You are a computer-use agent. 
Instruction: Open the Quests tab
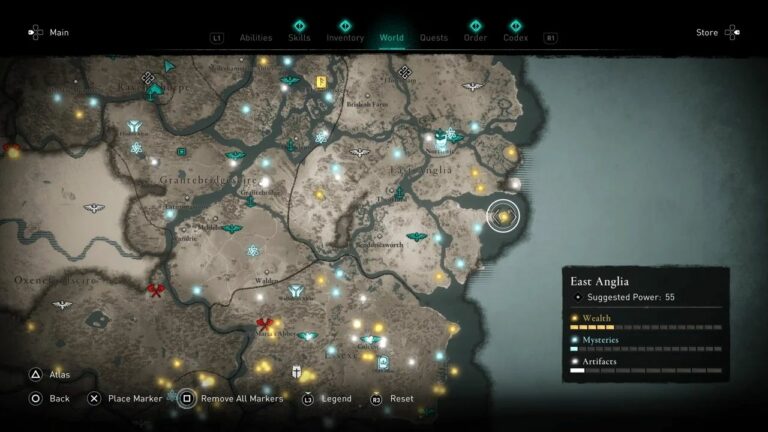434,38
